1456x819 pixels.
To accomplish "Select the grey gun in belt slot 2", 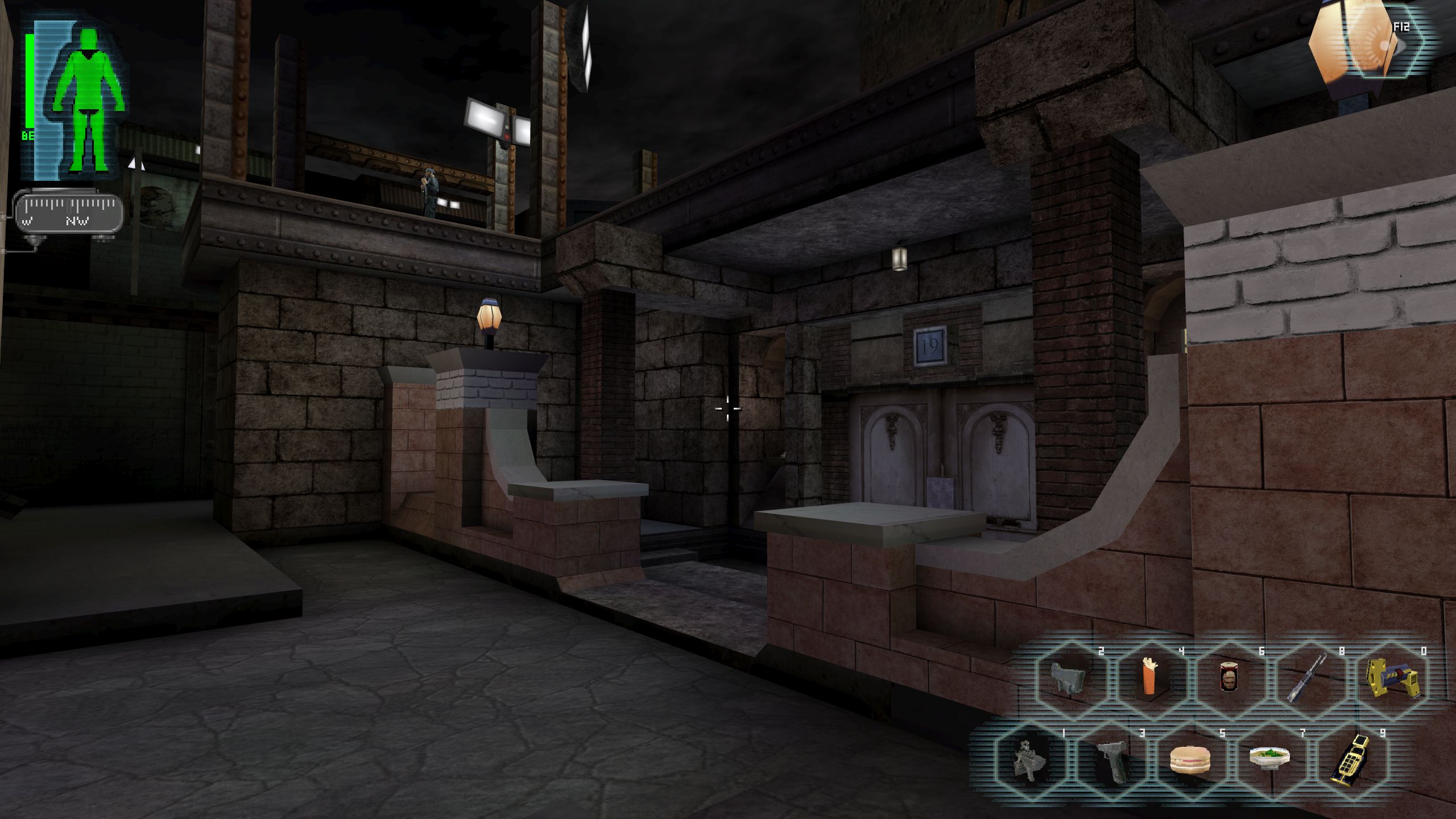I will pos(1069,677).
